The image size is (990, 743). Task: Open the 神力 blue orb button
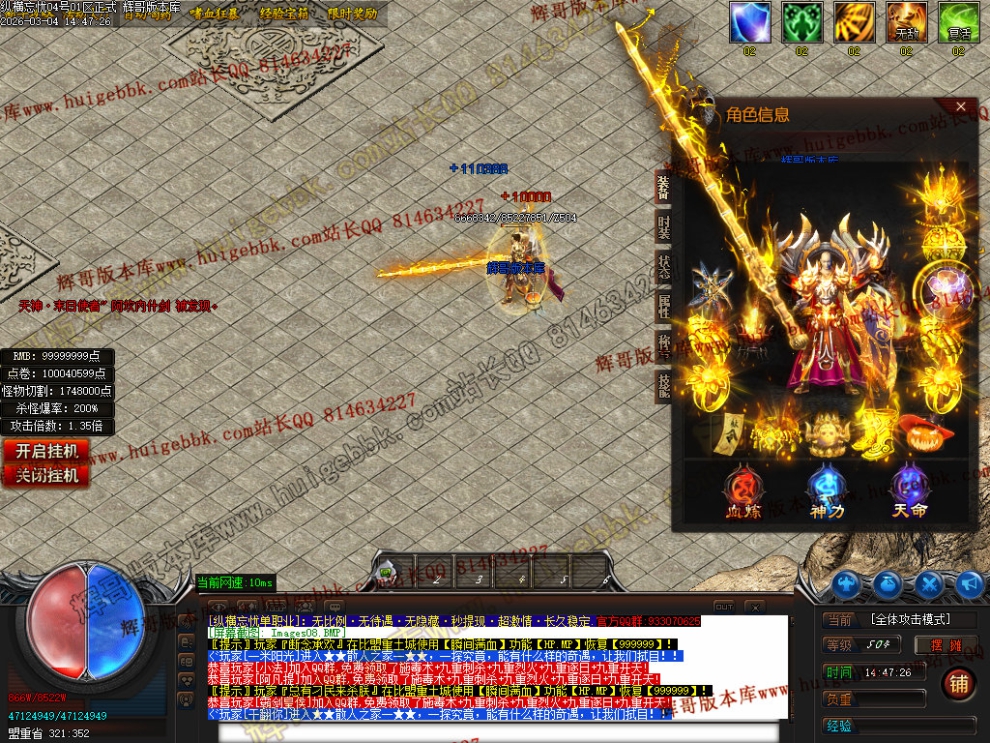tap(827, 492)
